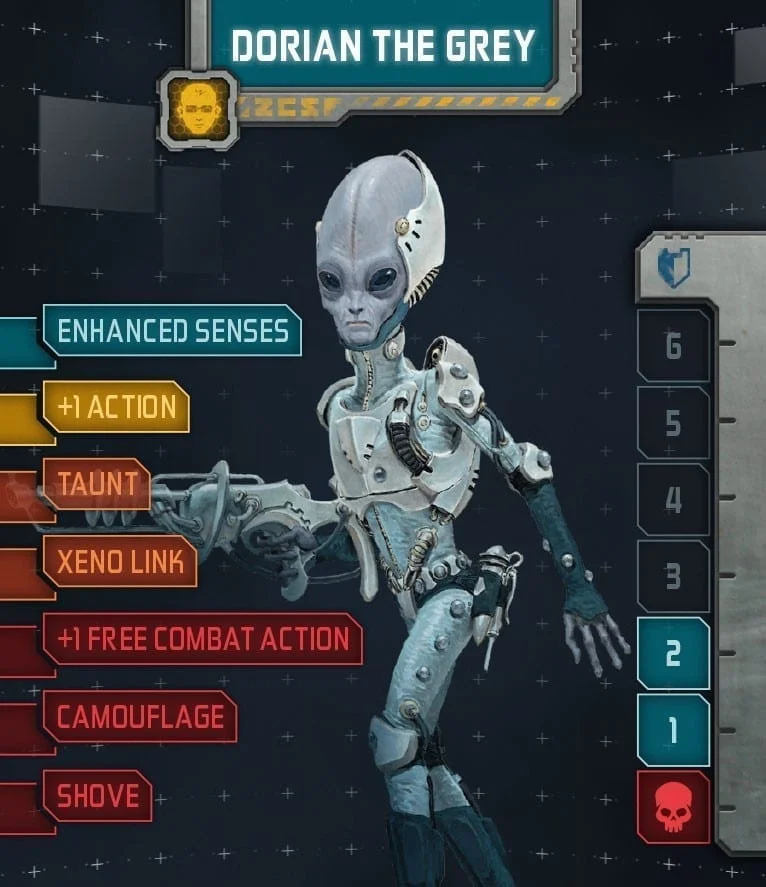Activate the Taunt skill tag
766x887 pixels.
(97, 484)
